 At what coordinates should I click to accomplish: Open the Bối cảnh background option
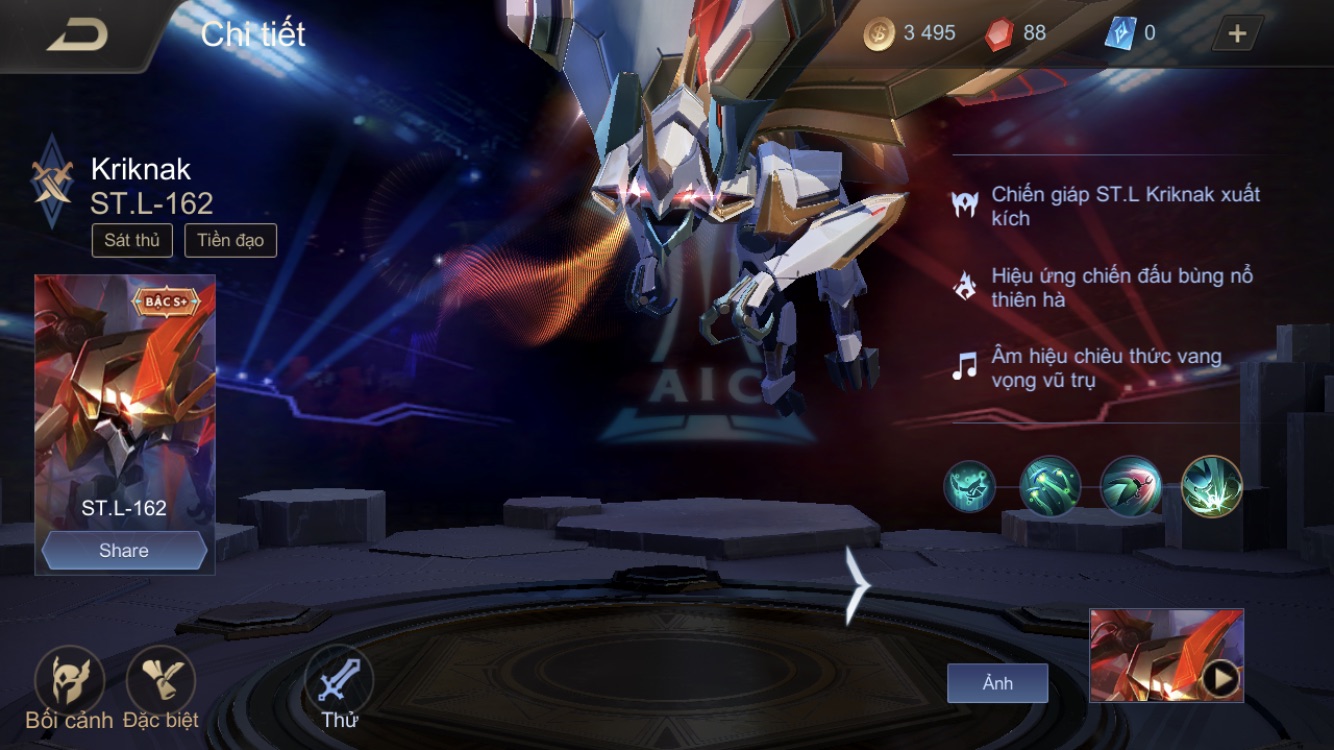(69, 680)
